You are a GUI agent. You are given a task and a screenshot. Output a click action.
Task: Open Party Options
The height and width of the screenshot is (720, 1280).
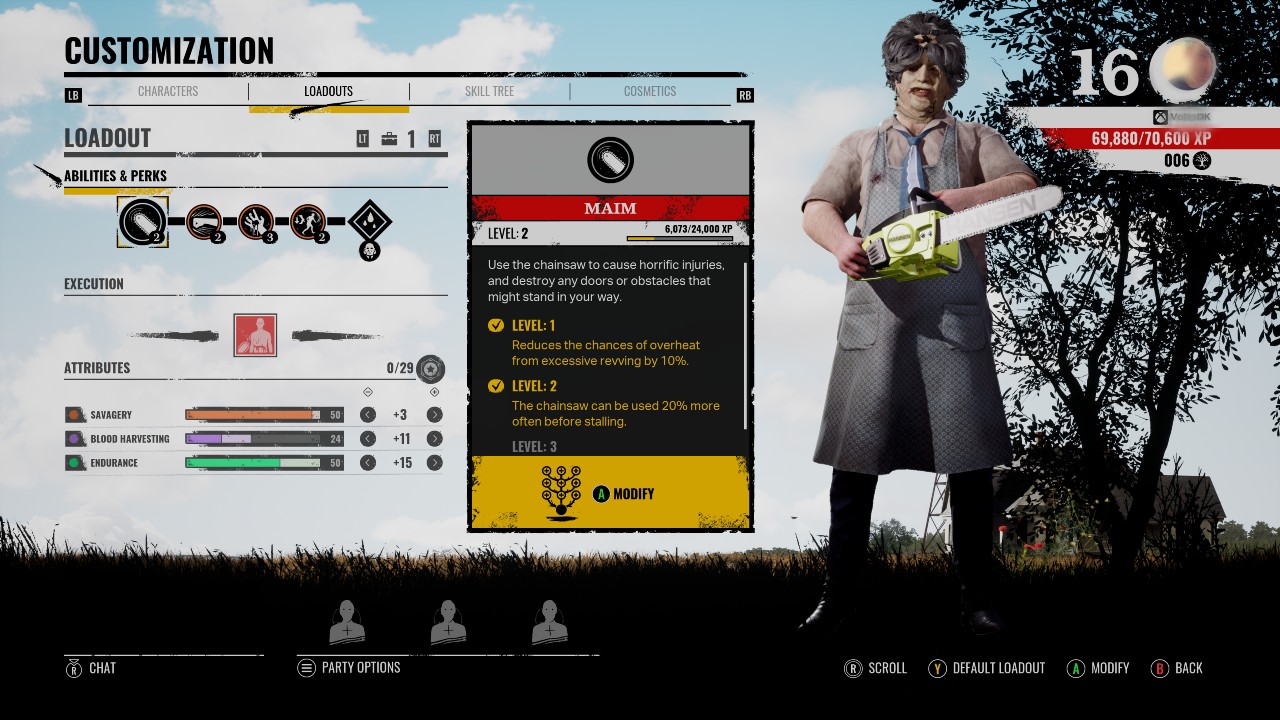click(349, 668)
